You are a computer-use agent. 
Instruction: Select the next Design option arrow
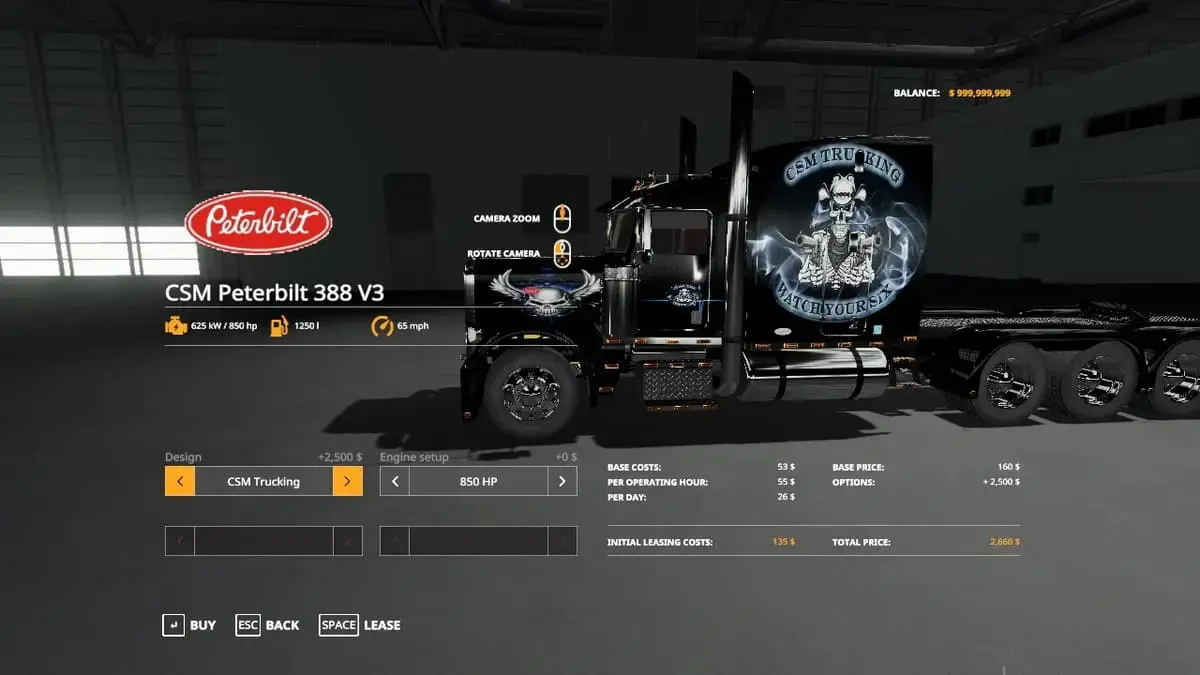tap(347, 481)
